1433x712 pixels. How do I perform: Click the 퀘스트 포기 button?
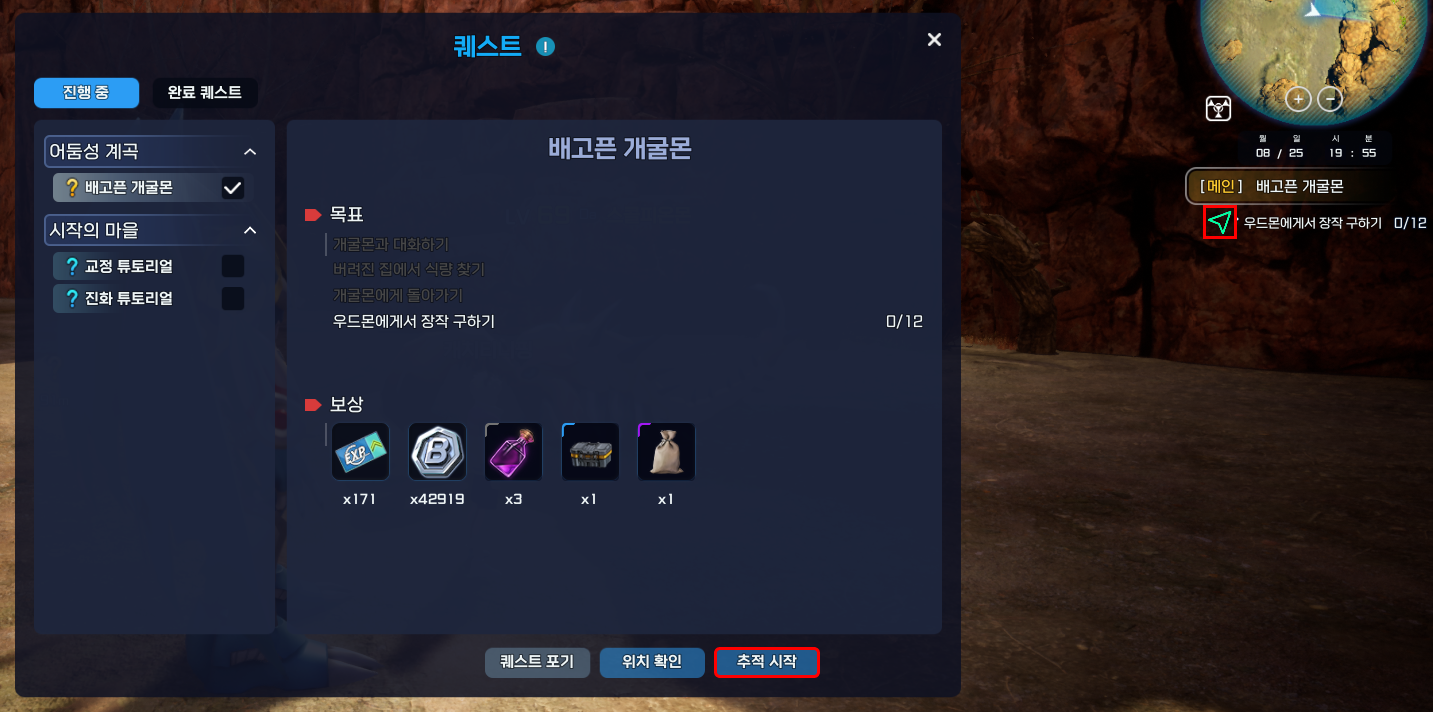pyautogui.click(x=537, y=662)
